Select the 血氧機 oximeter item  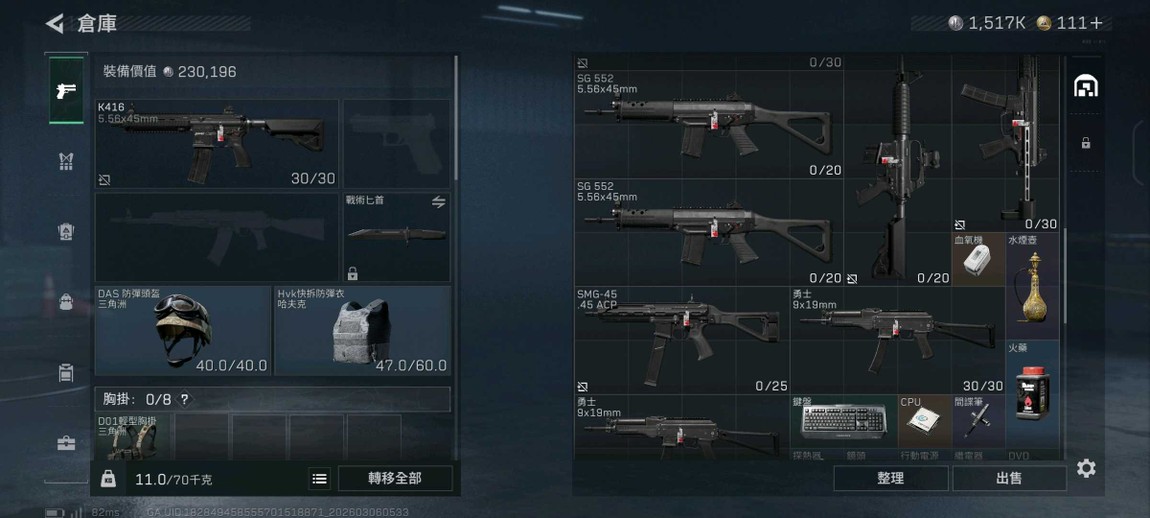[x=977, y=260]
